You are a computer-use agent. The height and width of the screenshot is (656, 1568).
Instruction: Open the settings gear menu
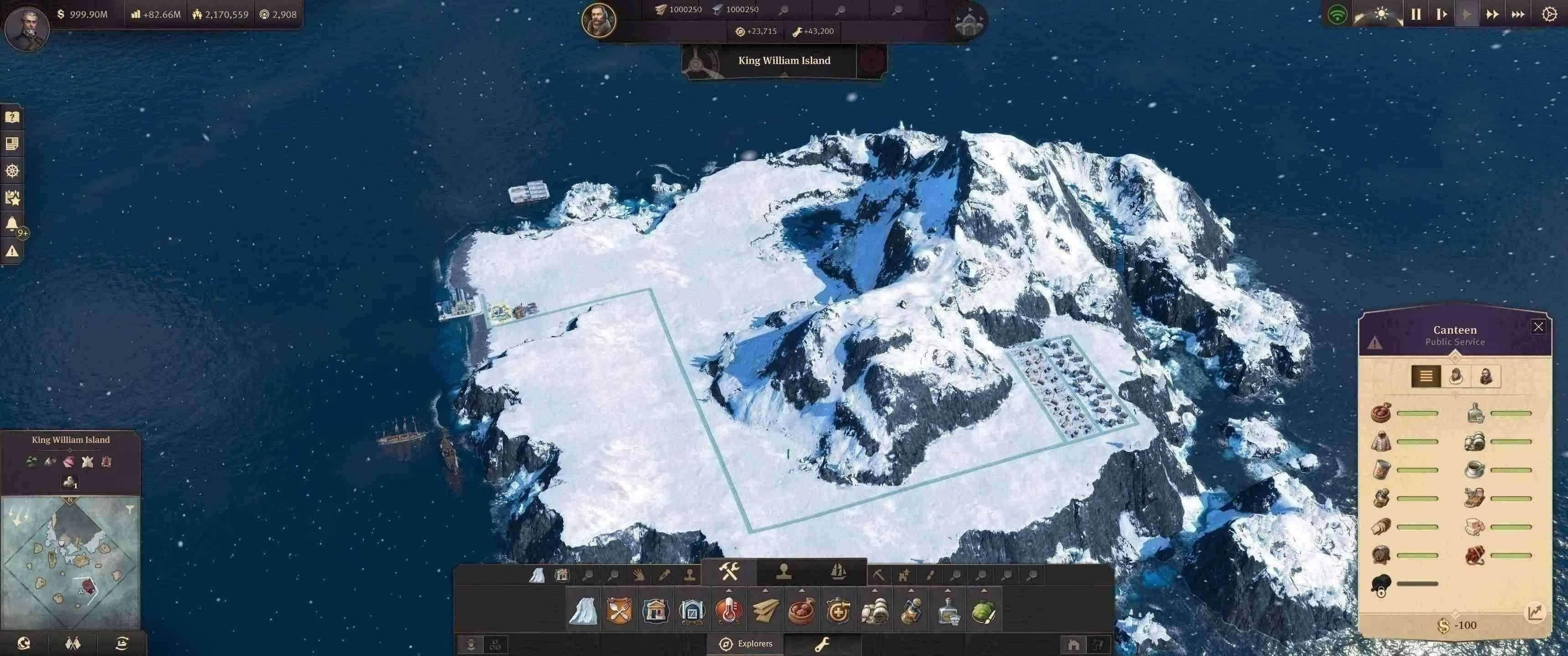[x=1550, y=14]
